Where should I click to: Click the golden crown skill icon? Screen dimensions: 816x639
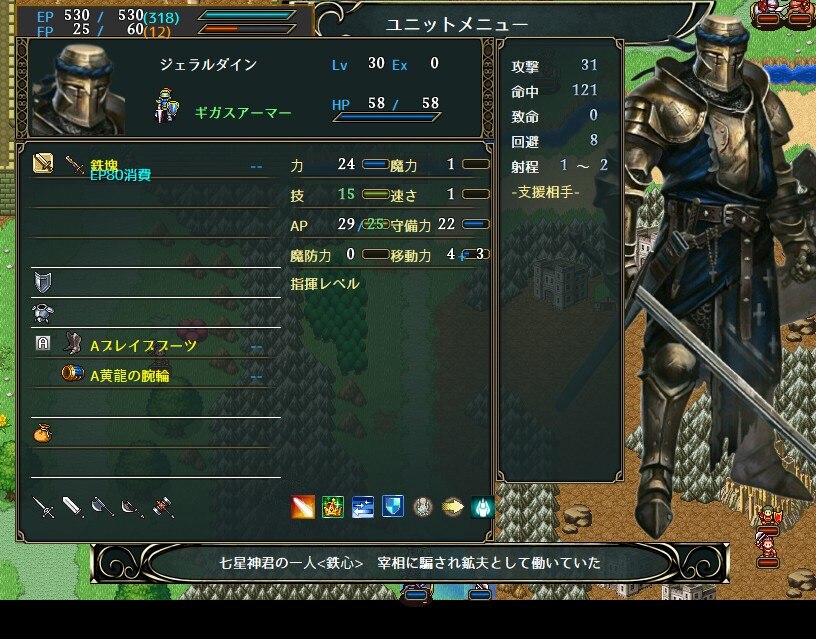pyautogui.click(x=333, y=507)
